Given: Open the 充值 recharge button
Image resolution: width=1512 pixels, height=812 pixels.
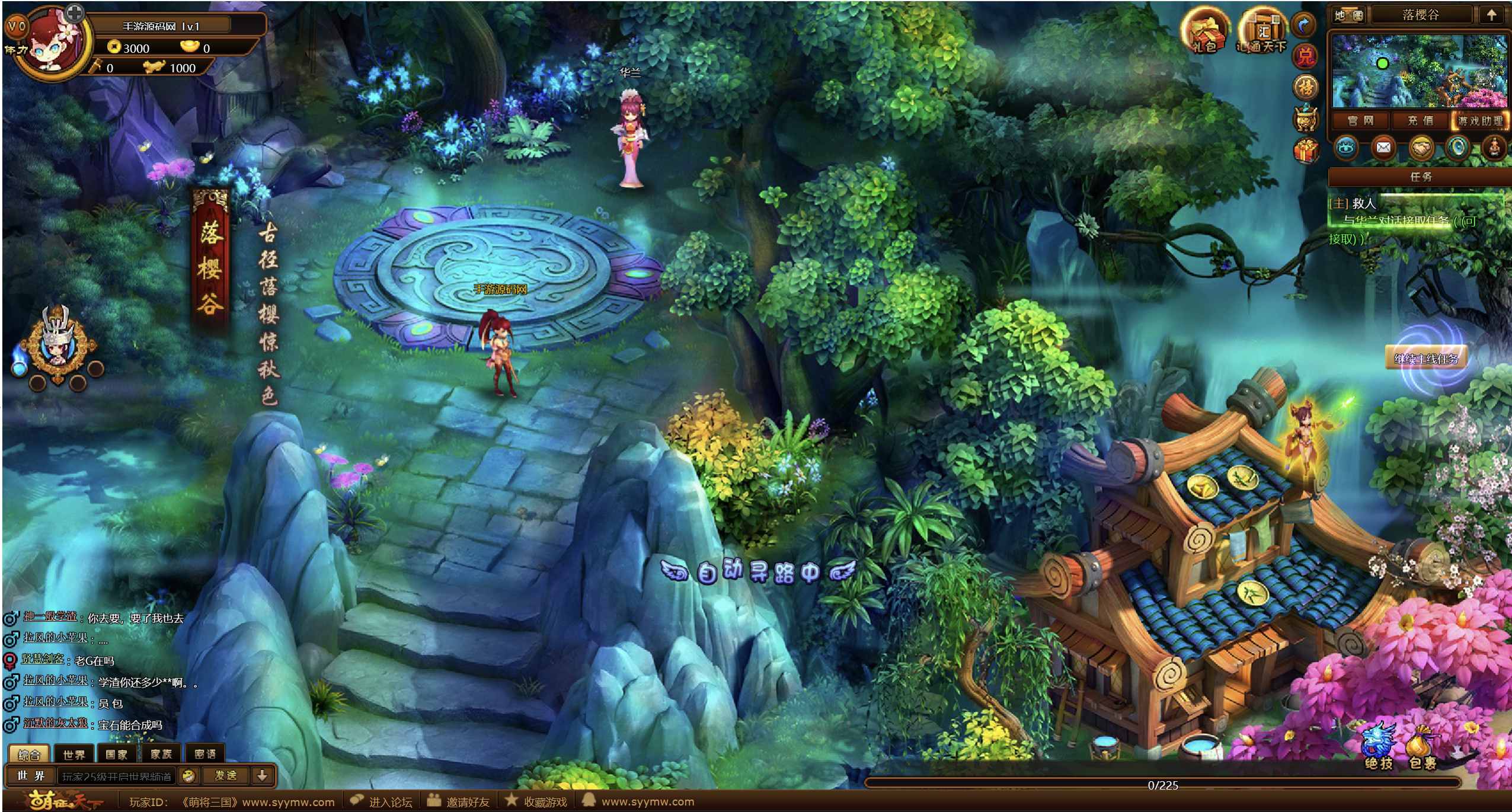Looking at the screenshot, I should coord(1420,121).
